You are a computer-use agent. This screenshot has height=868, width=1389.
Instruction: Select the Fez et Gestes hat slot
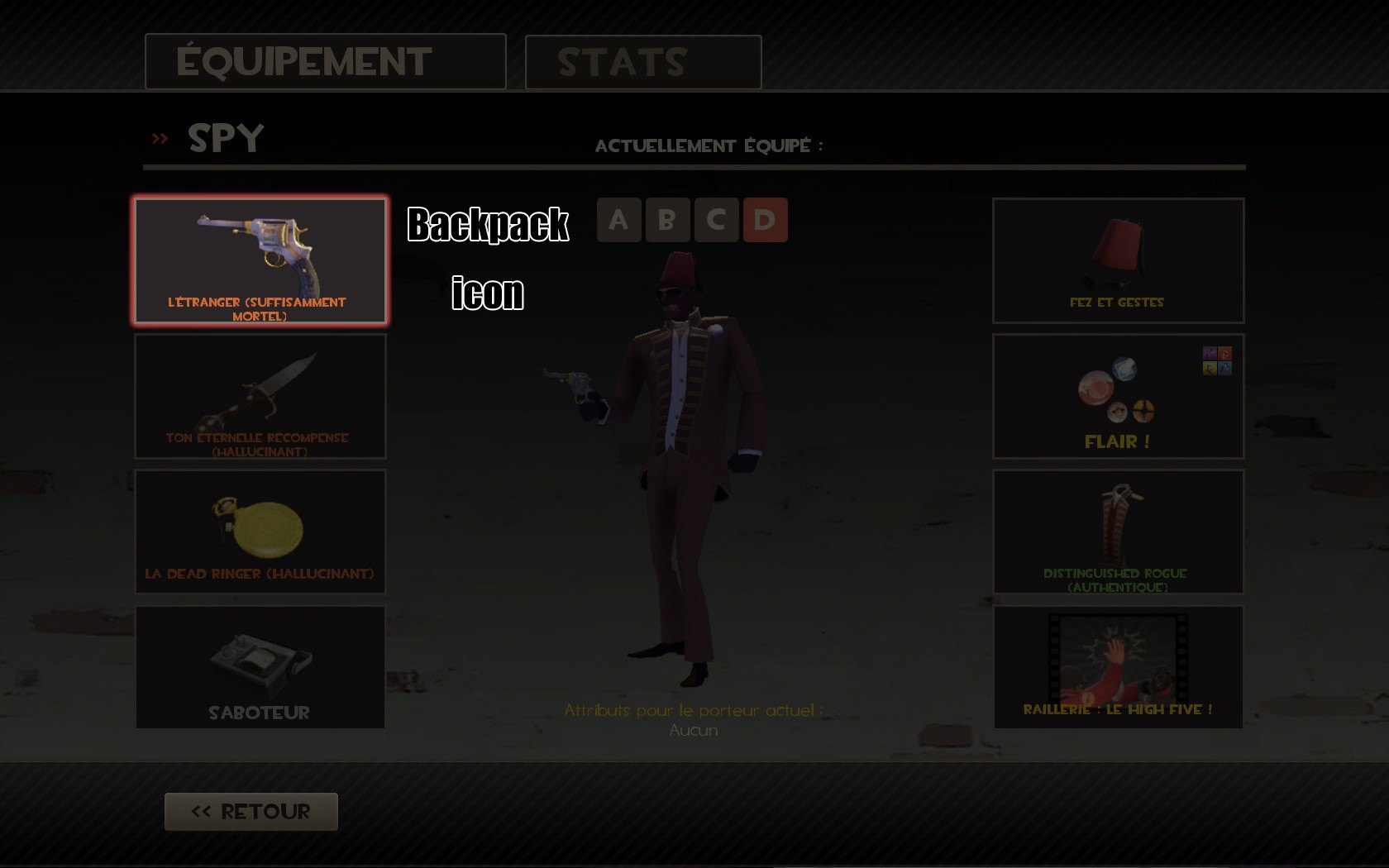pos(1118,260)
